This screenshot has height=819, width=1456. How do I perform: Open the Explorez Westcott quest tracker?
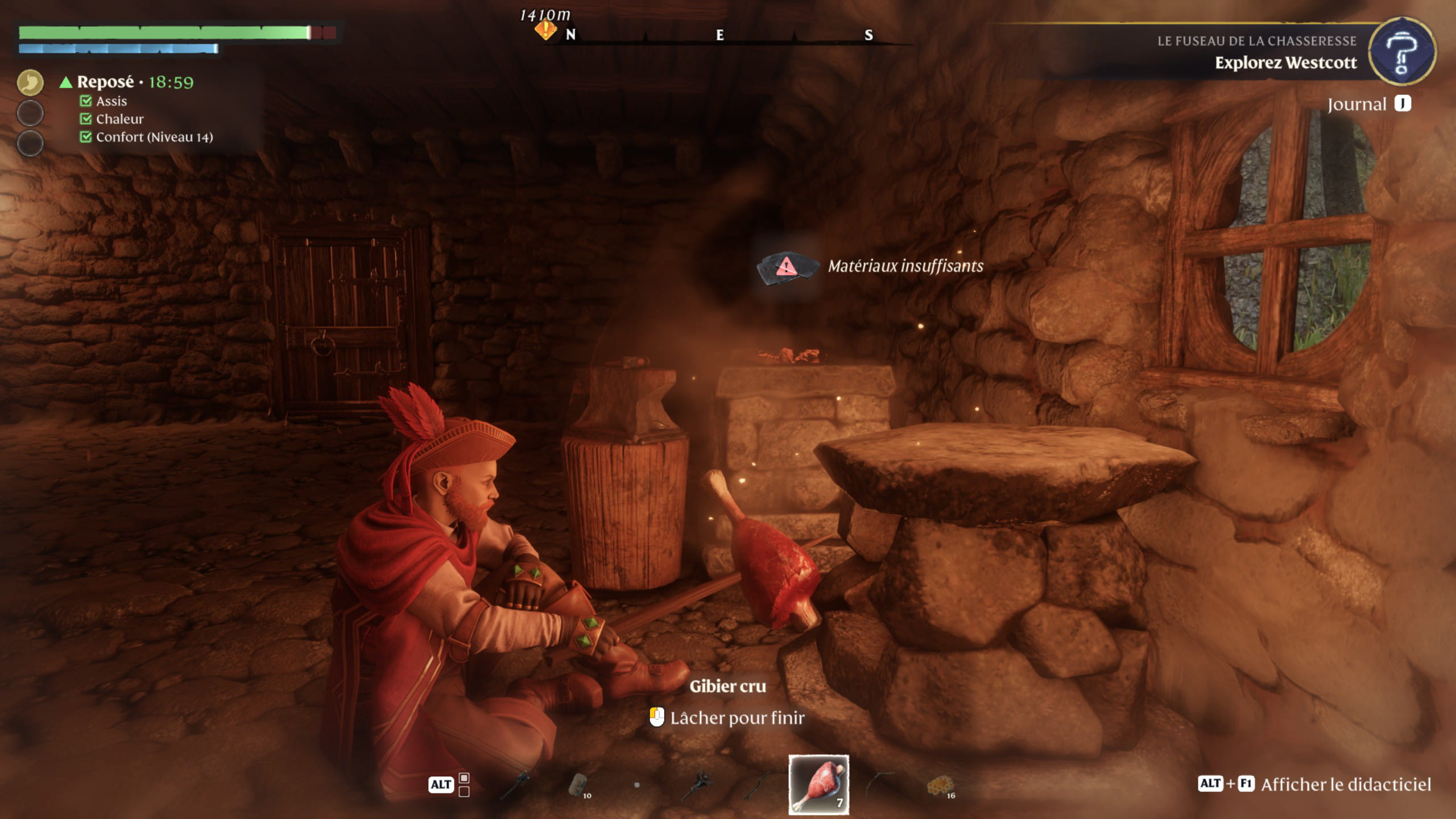click(1285, 63)
